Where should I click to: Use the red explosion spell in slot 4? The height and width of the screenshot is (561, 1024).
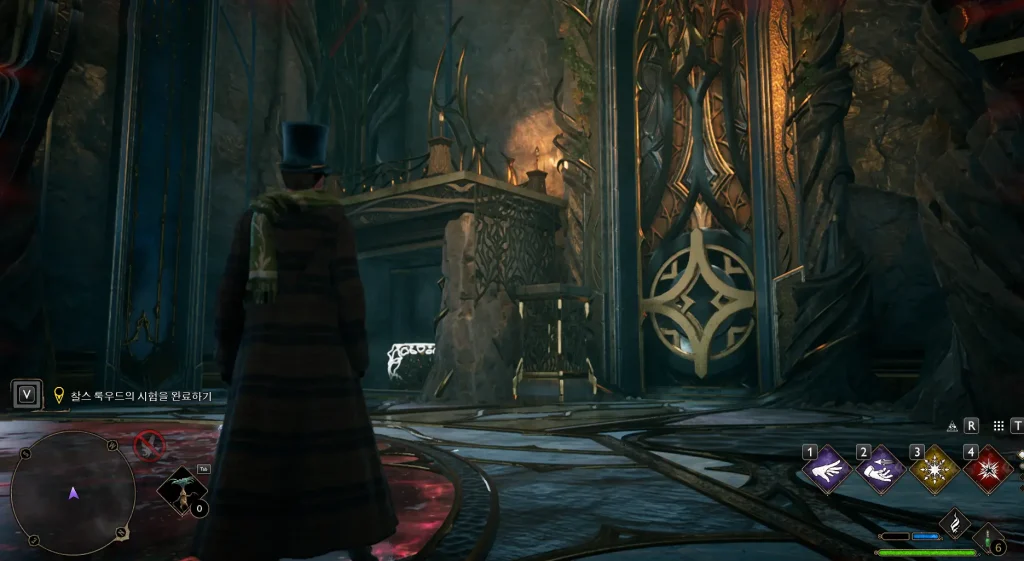[989, 469]
